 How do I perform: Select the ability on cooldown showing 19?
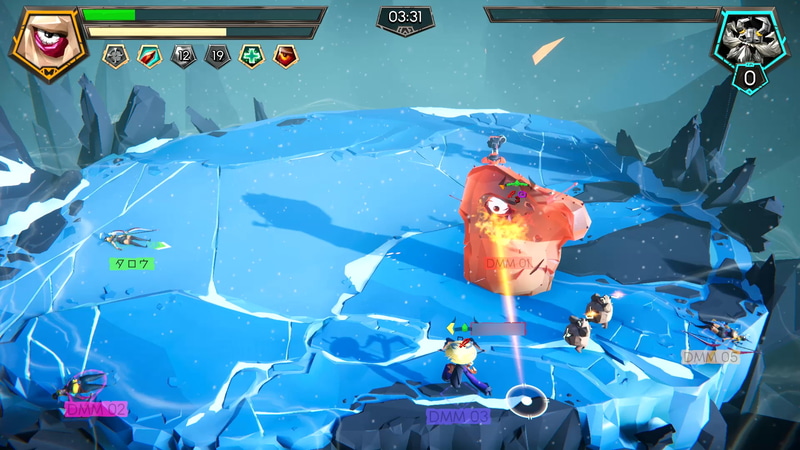coord(217,56)
